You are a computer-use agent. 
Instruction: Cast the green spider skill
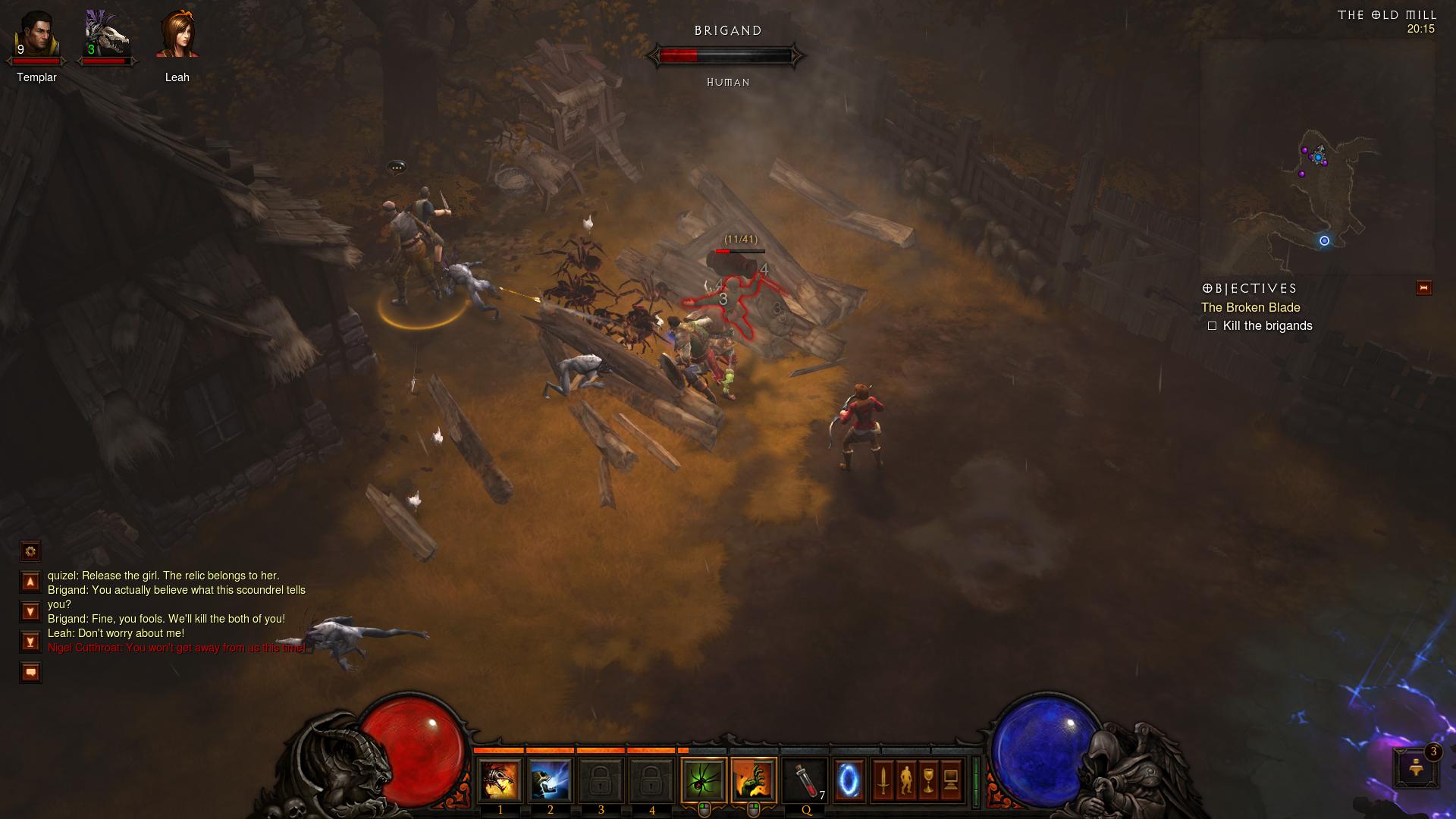tap(704, 780)
